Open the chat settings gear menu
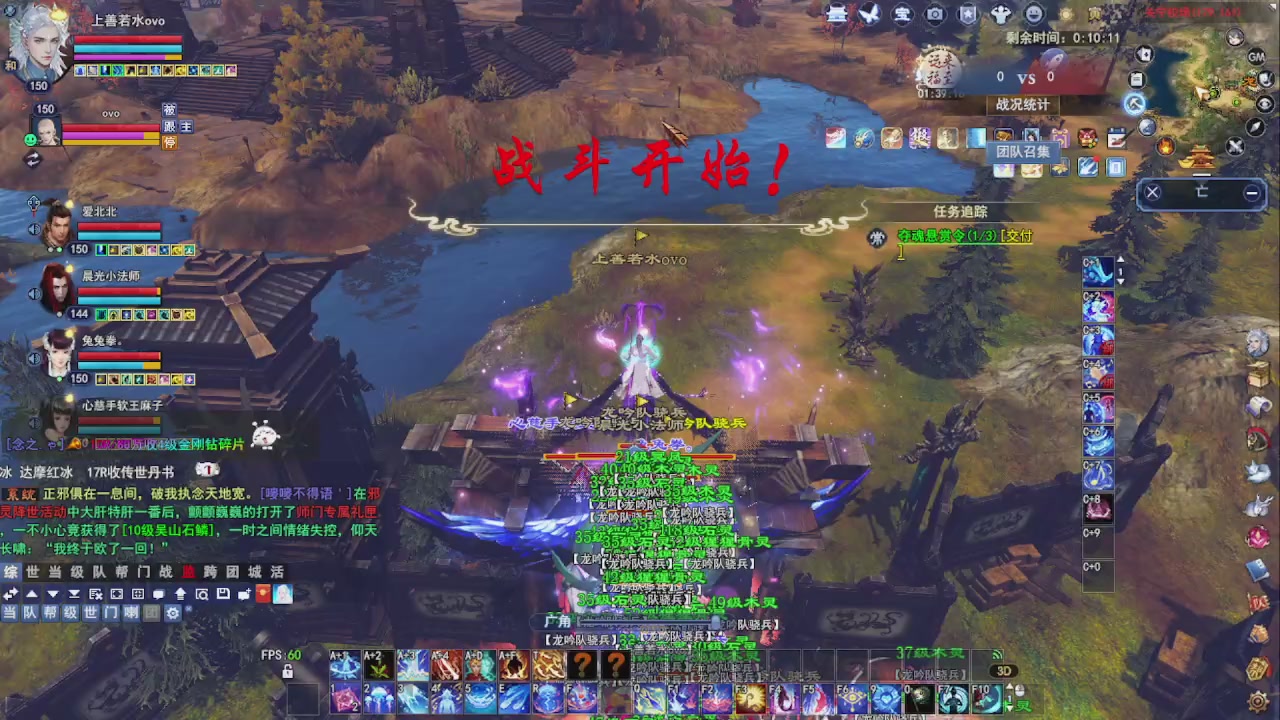Screen dimensions: 1280x720 pyautogui.click(x=172, y=613)
